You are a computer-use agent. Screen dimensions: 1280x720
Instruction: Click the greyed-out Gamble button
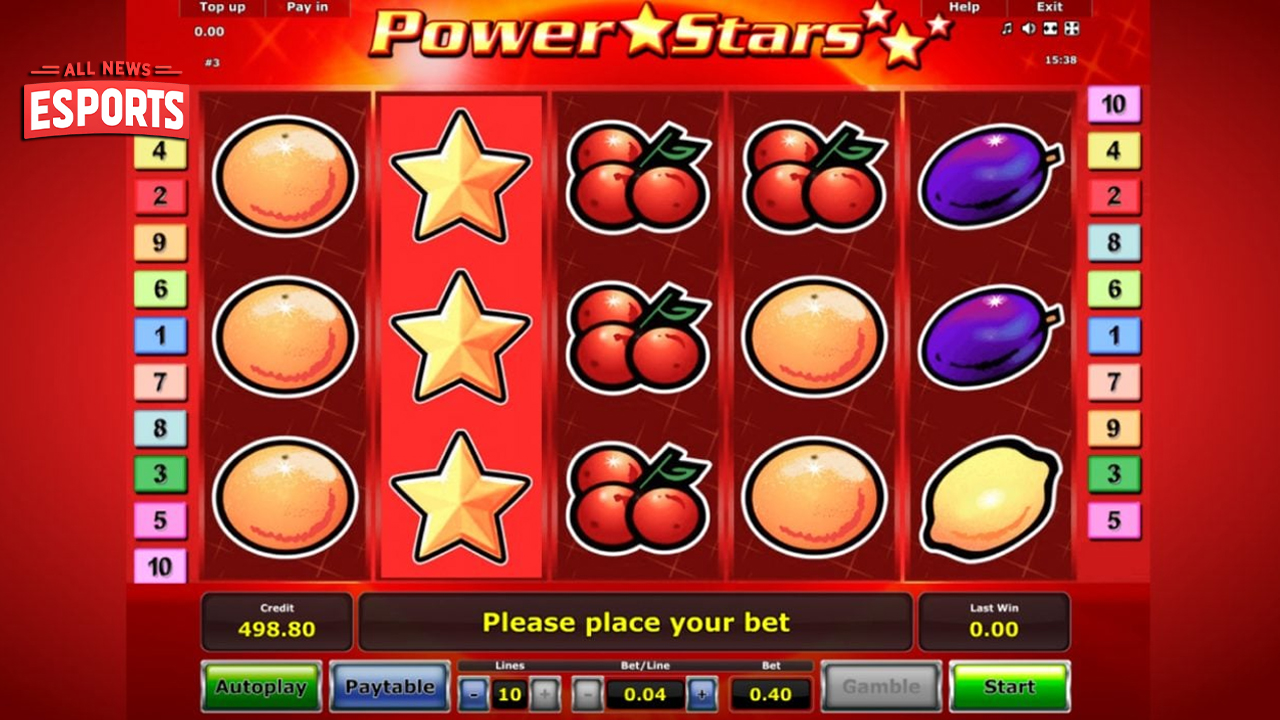[882, 686]
